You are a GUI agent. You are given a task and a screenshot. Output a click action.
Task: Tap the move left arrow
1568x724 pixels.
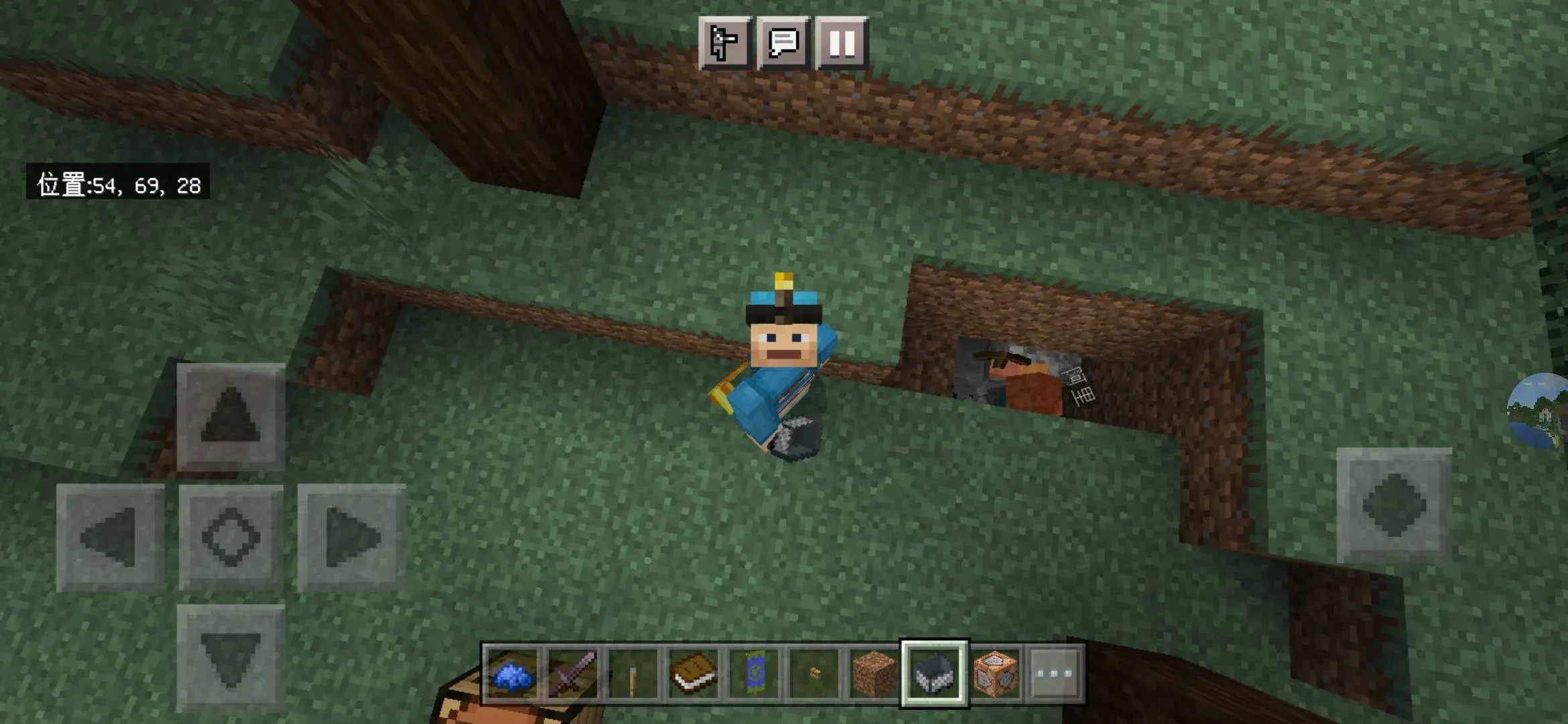pyautogui.click(x=110, y=538)
